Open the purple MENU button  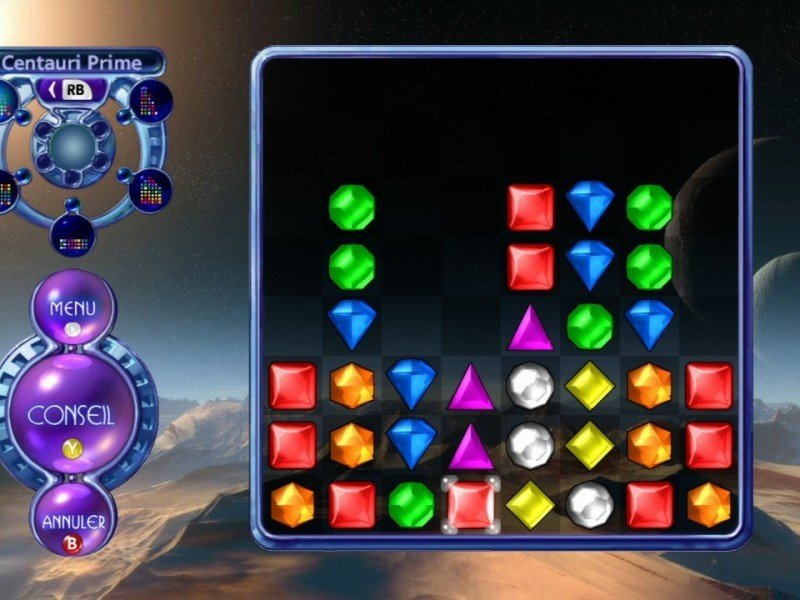tap(72, 308)
